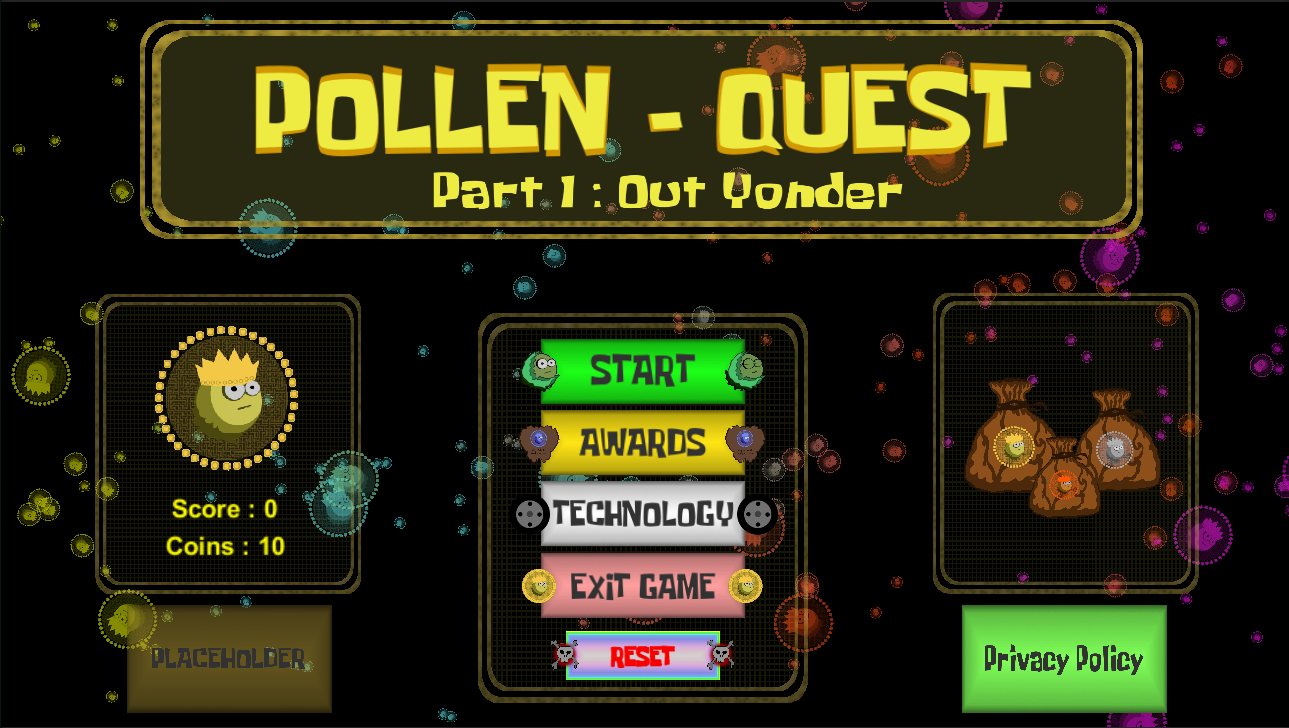Select the green pollen creature icon beside START
Image resolution: width=1289 pixels, height=728 pixels.
pyautogui.click(x=541, y=371)
